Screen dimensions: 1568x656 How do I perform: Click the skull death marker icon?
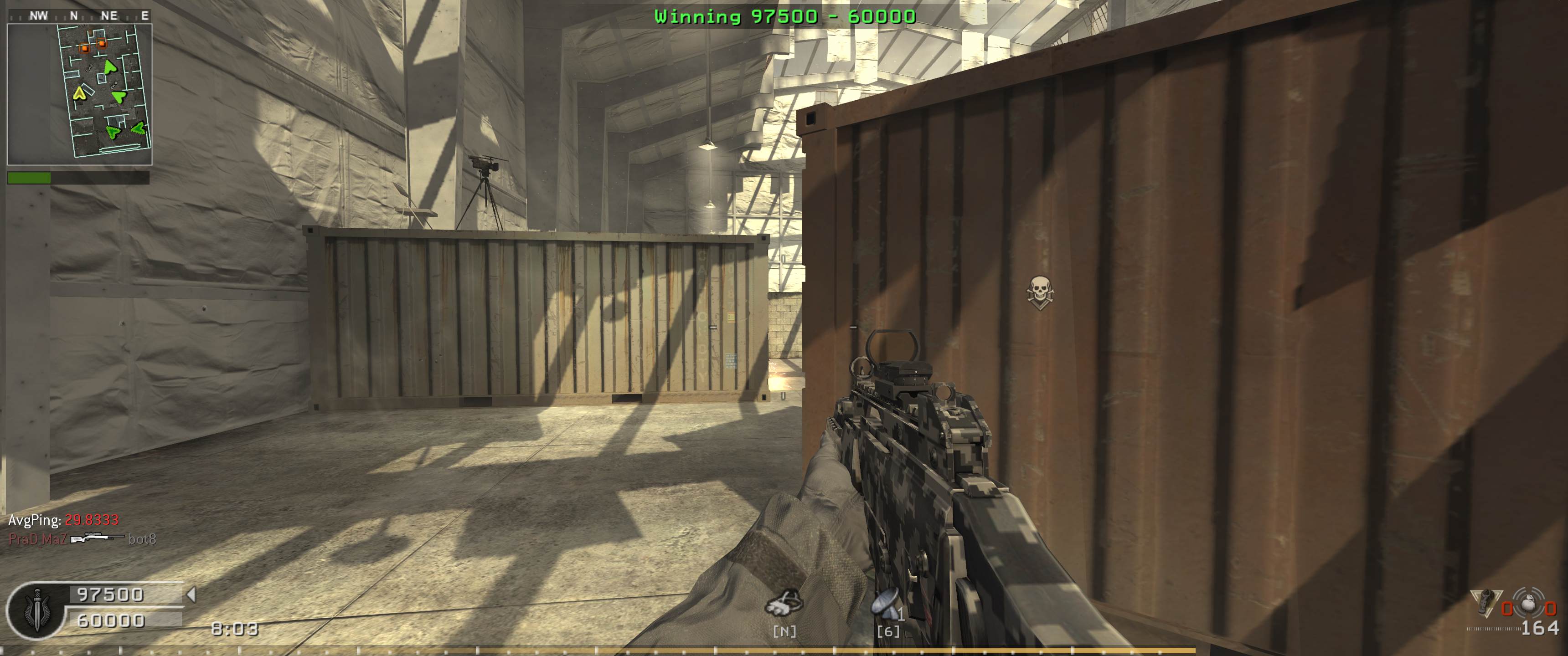(x=1040, y=292)
